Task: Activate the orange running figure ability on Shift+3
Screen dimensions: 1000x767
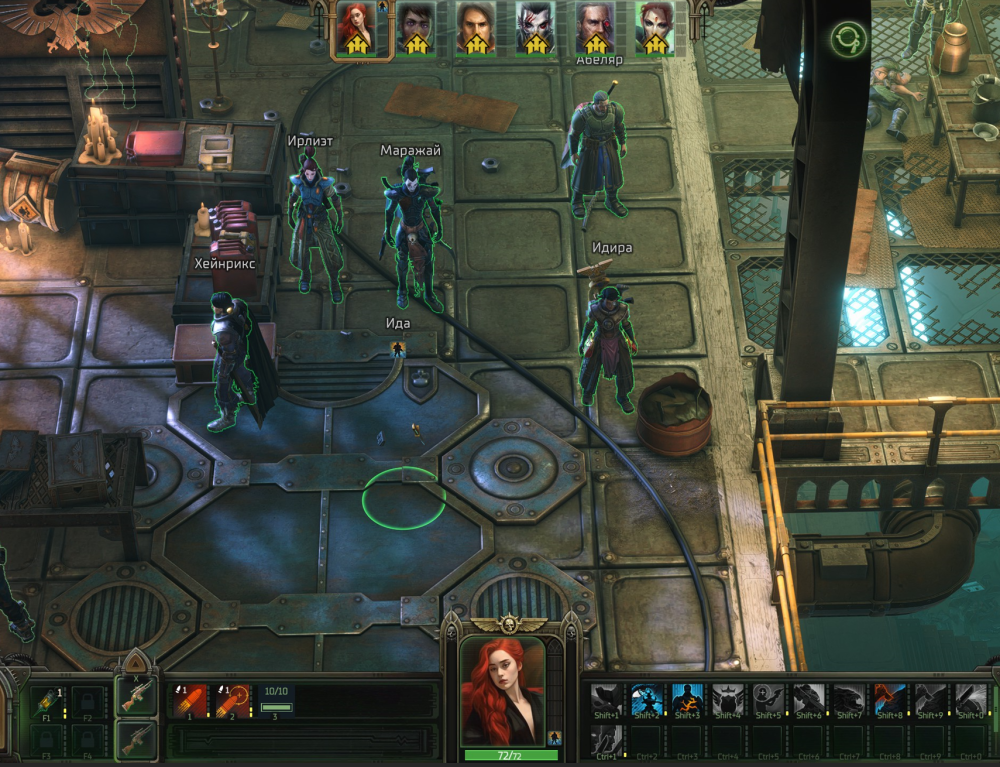Action: (687, 698)
